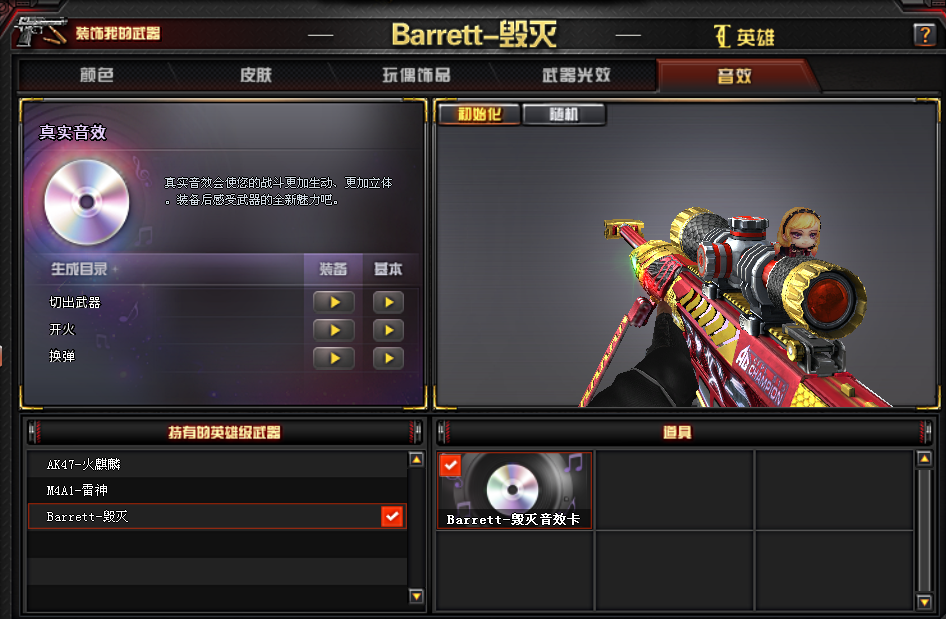Select the Barrett-毁灭音效卡 item card

click(515, 490)
